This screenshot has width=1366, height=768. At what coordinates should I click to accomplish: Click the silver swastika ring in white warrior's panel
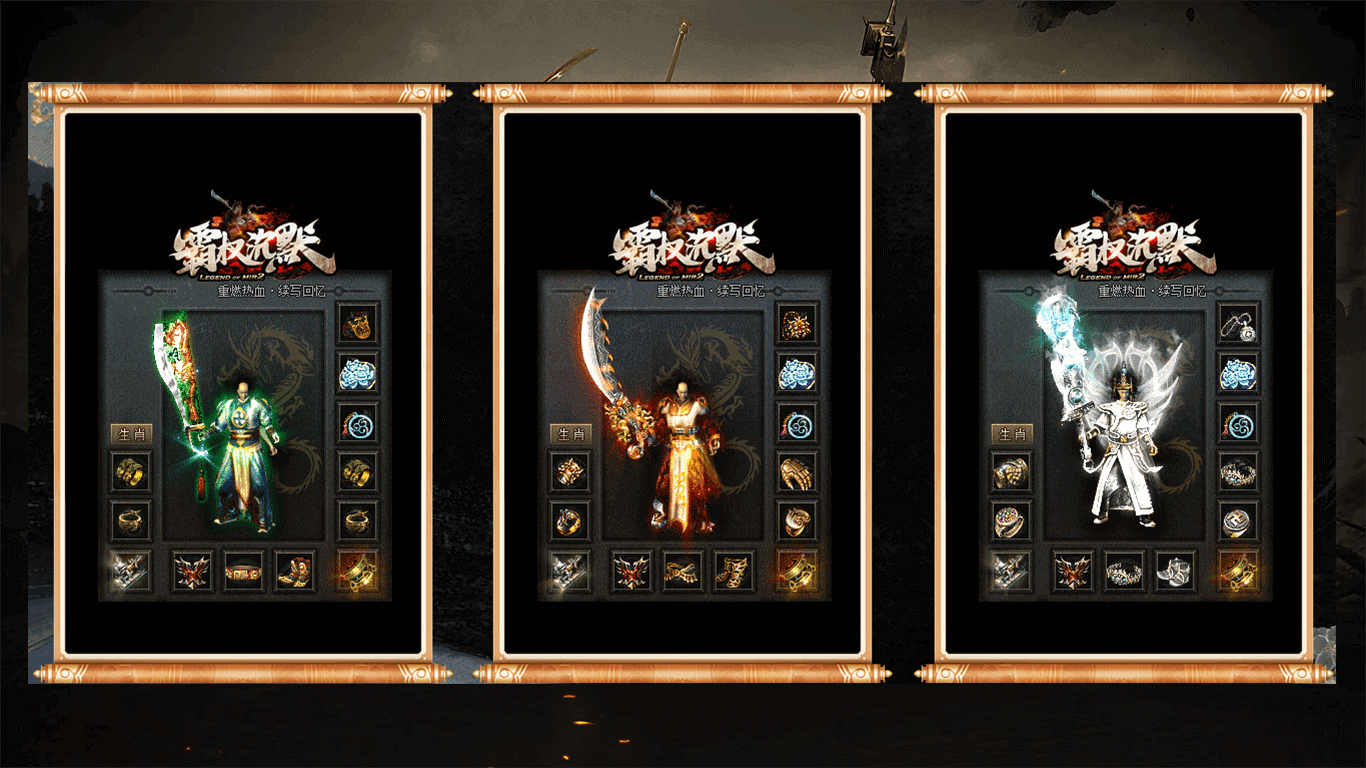click(x=1238, y=521)
